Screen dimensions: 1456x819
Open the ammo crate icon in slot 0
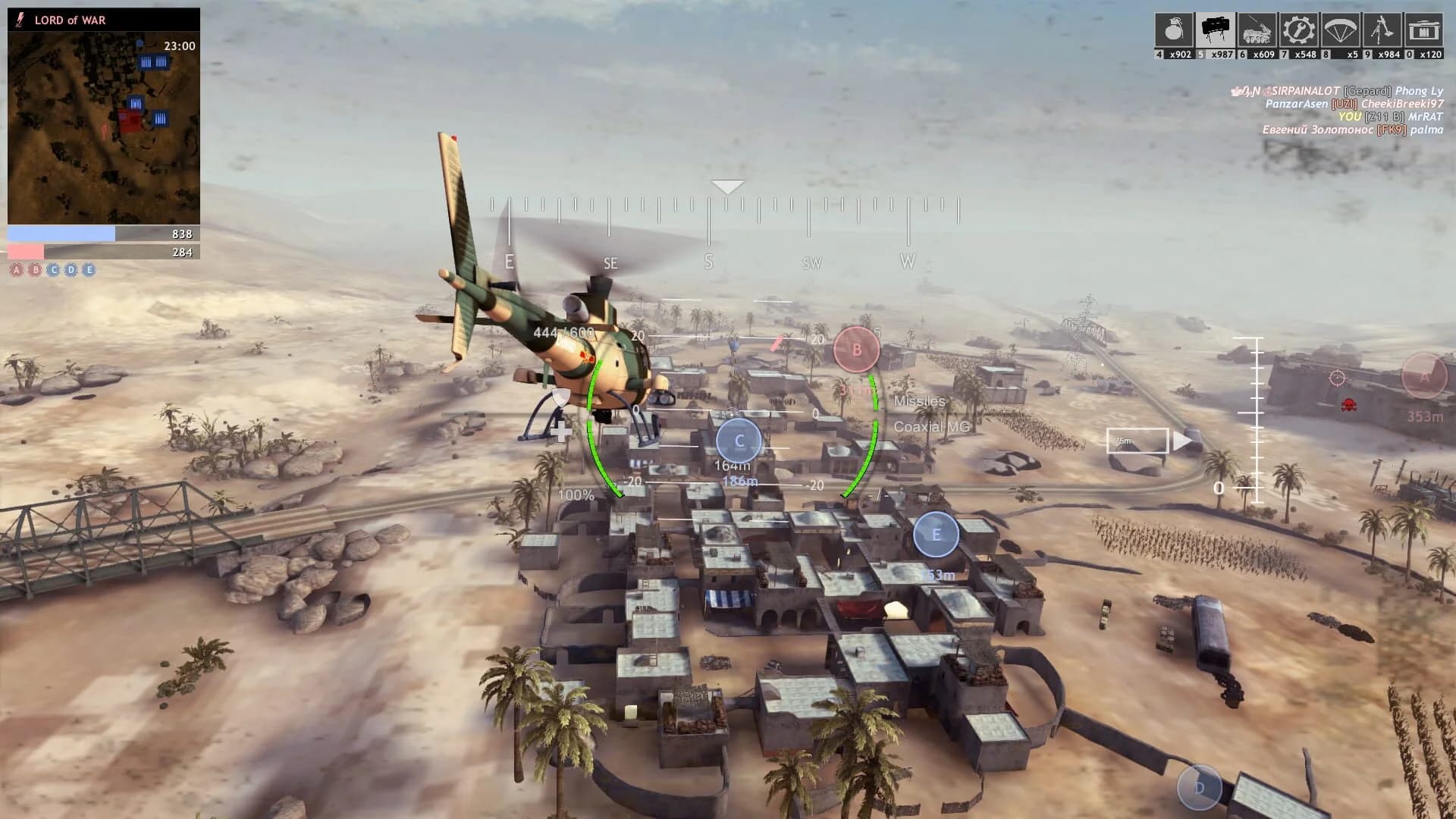1425,30
